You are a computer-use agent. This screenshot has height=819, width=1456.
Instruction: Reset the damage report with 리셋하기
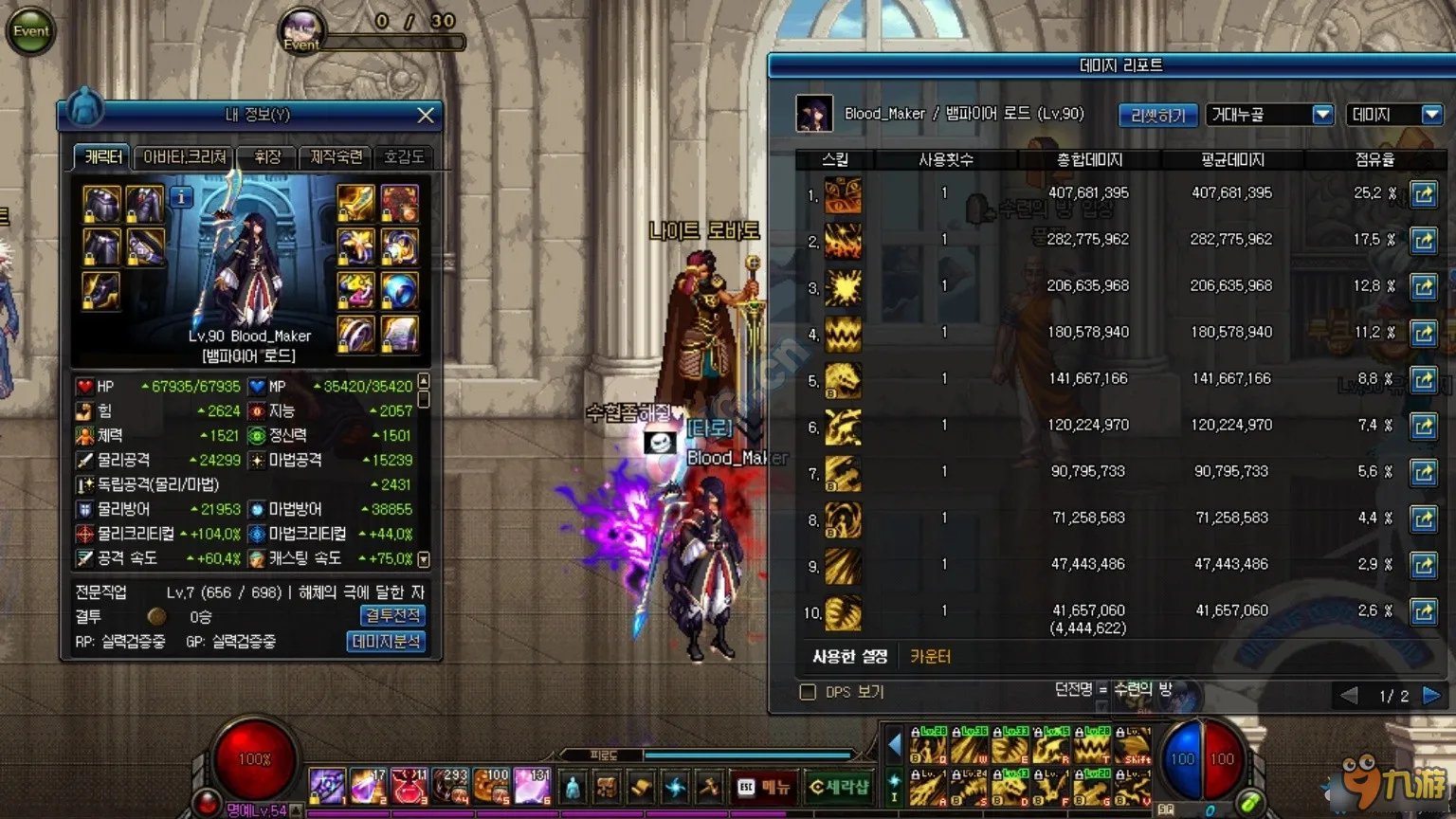pyautogui.click(x=1157, y=116)
